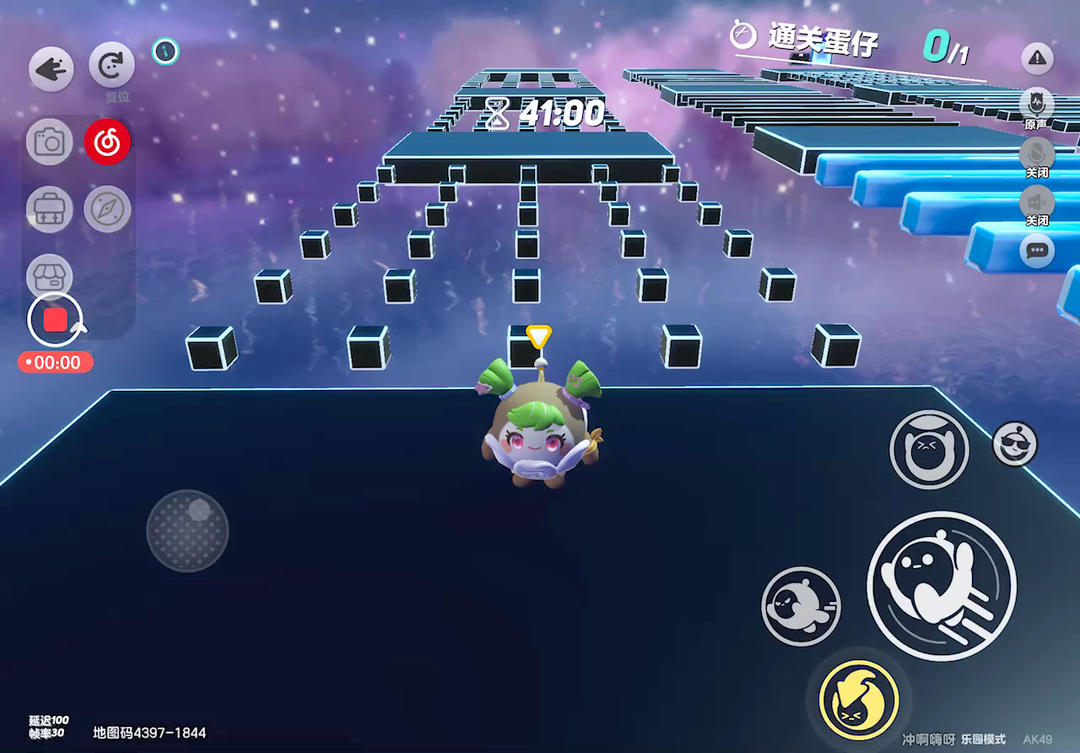Tap the back arrow button
Viewport: 1080px width, 753px height.
pos(50,70)
